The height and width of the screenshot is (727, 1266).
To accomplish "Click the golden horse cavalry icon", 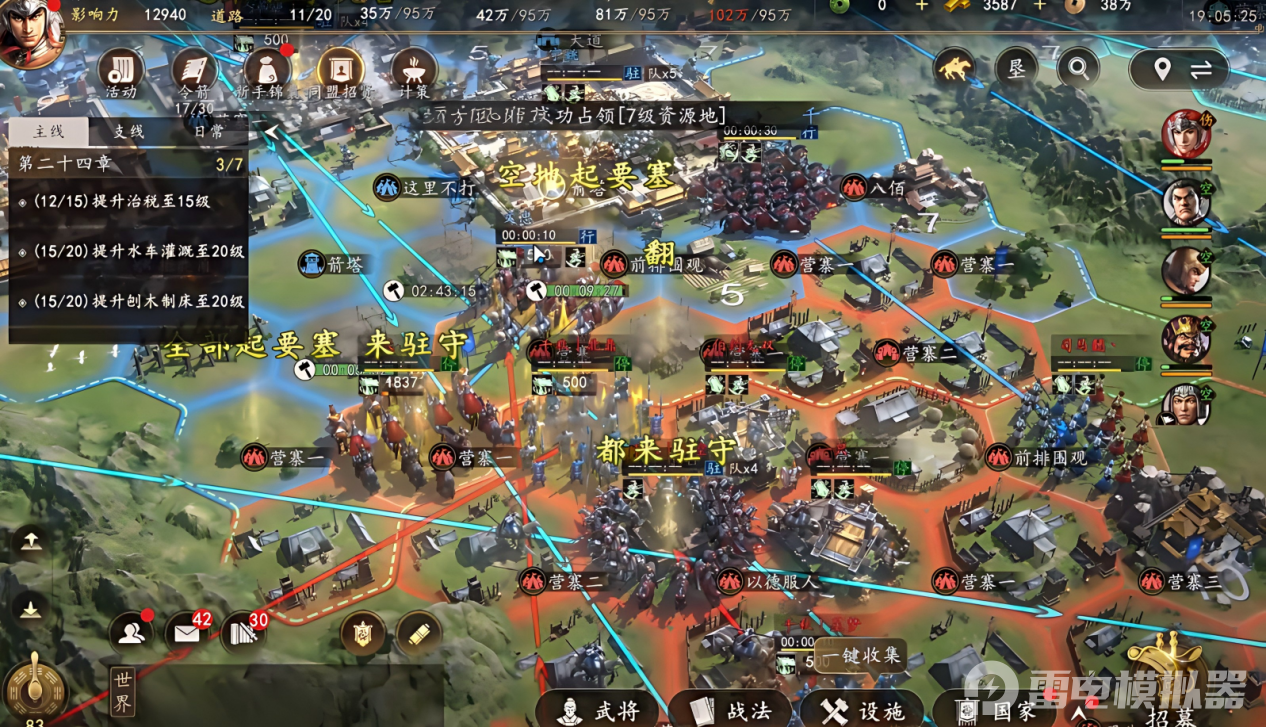I will click(x=955, y=68).
